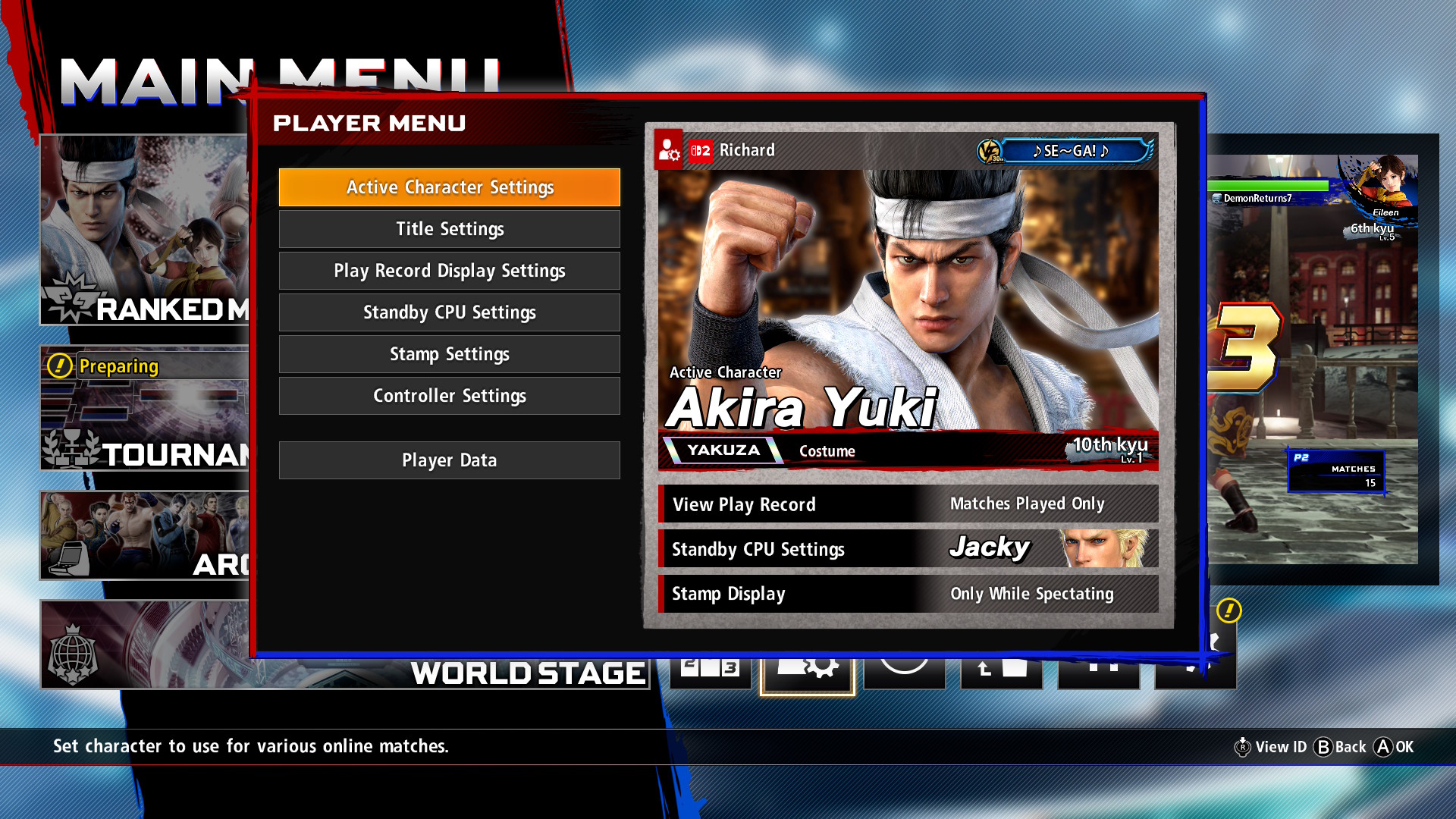This screenshot has width=1456, height=819.
Task: Change View Play Record to another option
Action: point(908,504)
